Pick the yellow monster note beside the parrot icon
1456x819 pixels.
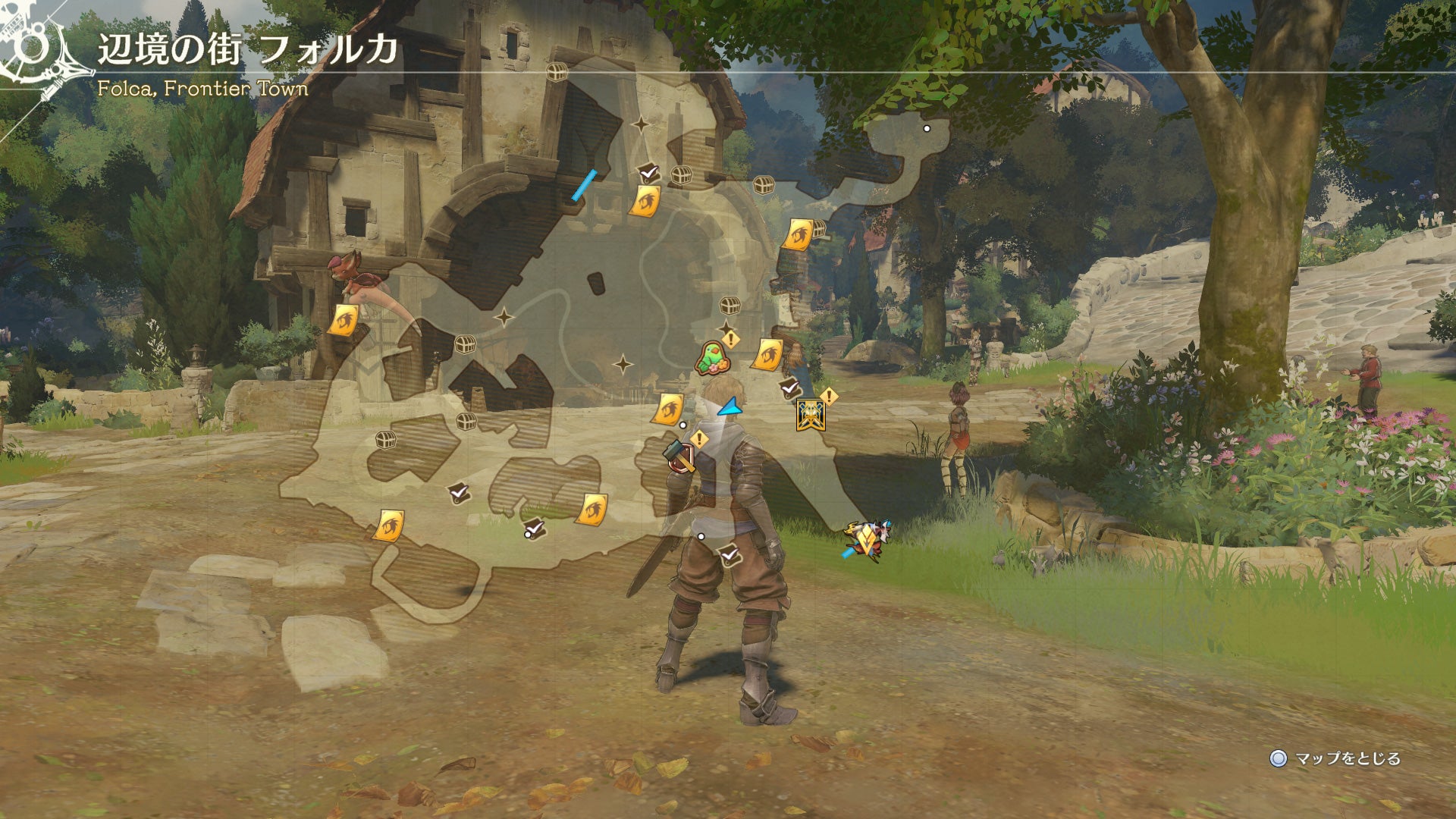[767, 354]
